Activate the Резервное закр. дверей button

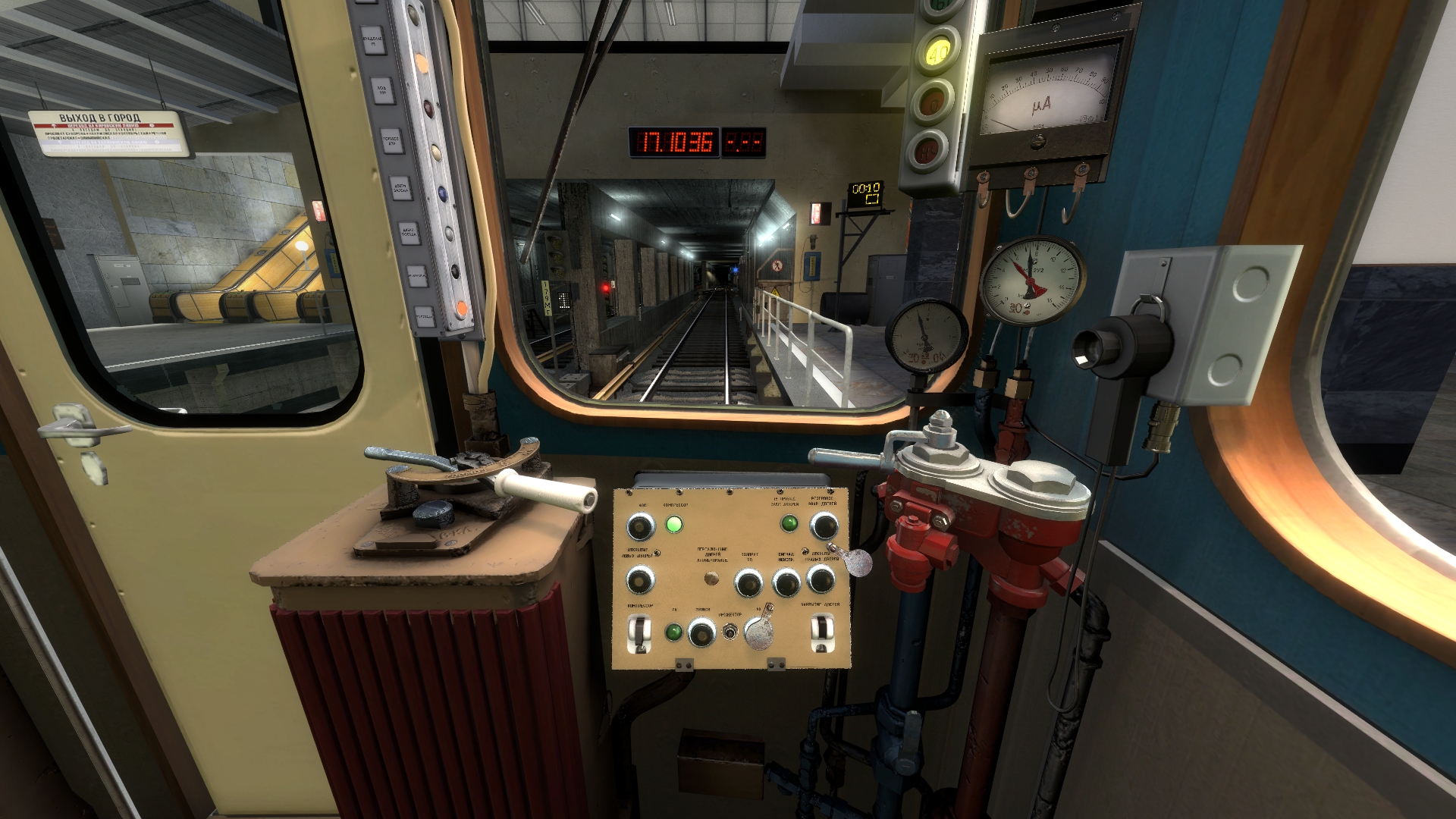click(824, 525)
